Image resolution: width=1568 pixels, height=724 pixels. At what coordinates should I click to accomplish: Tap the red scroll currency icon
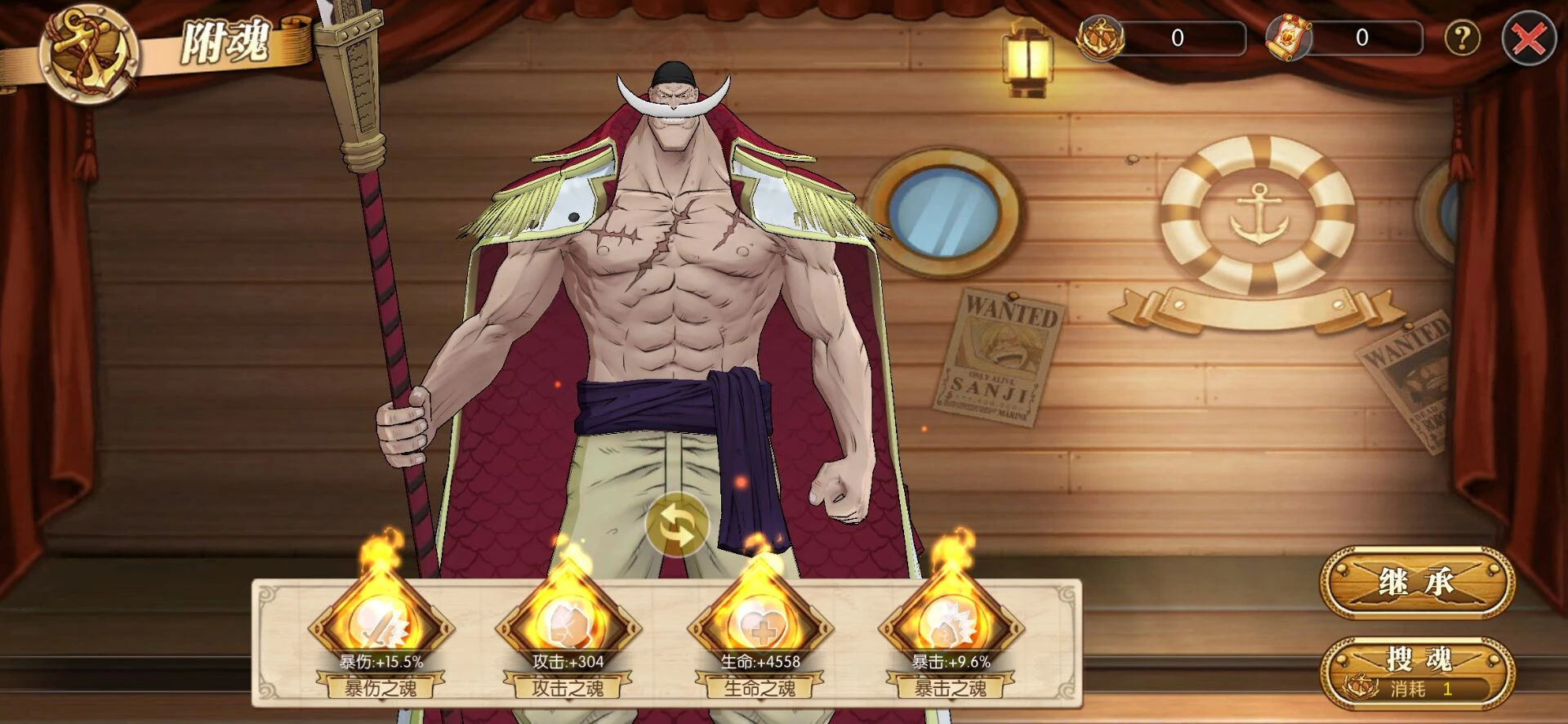tap(1288, 38)
